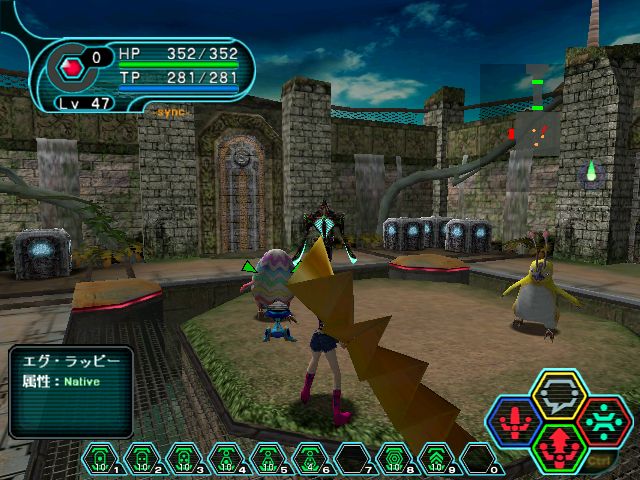Viewport: 640px width, 480px height.
Task: Select the blue-bordered red sword attack action
Action: pos(514,420)
